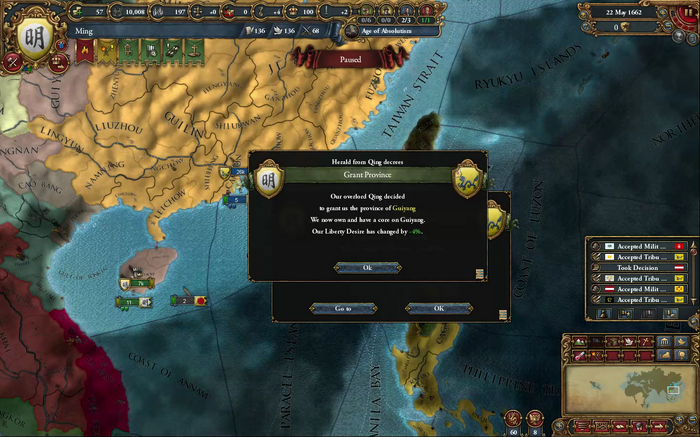Open the production hammer button near the shield

12,61
